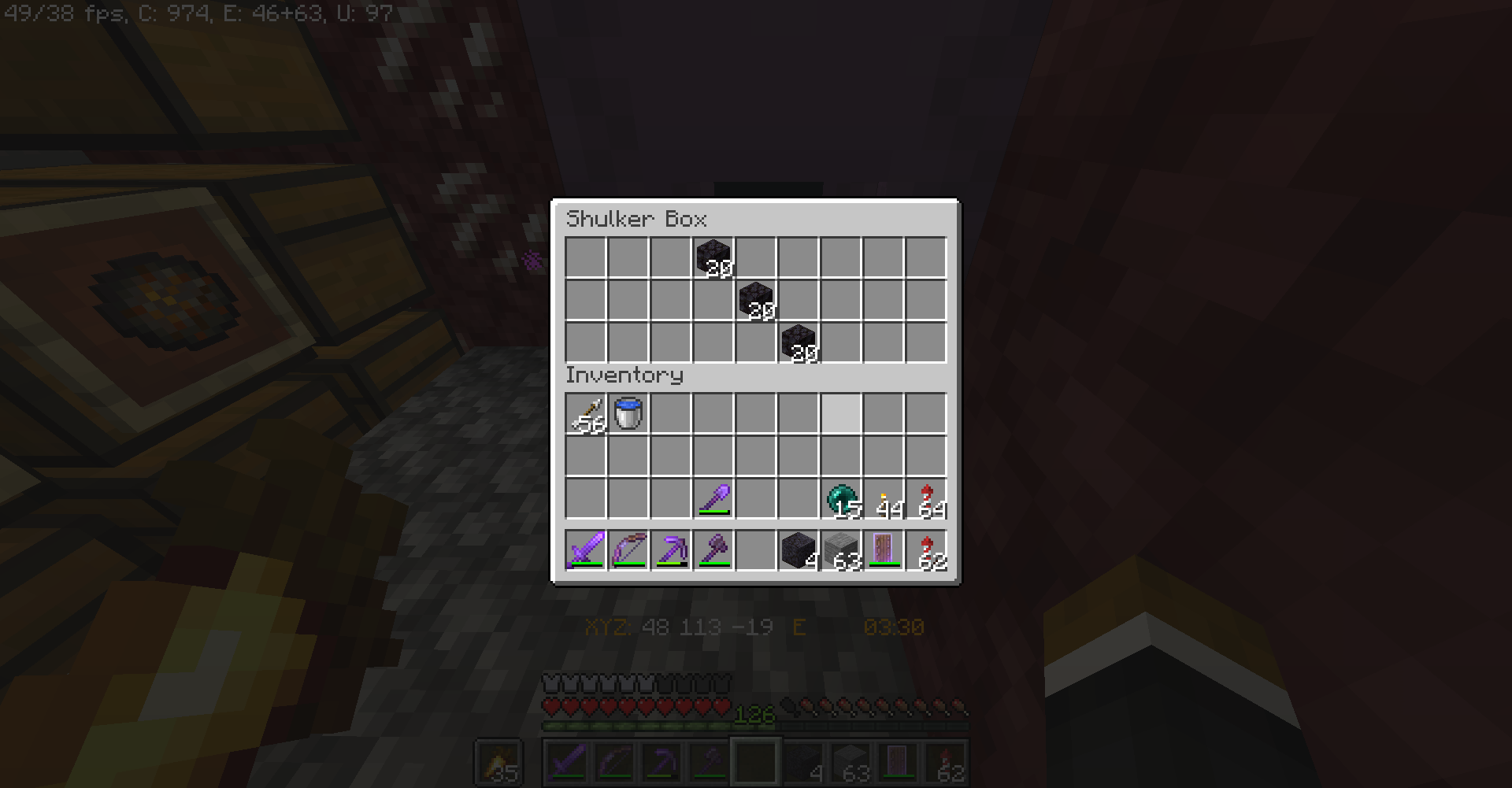This screenshot has width=1512, height=788.
Task: Select the enchanted netherite shovel in the inventory
Action: click(x=713, y=496)
